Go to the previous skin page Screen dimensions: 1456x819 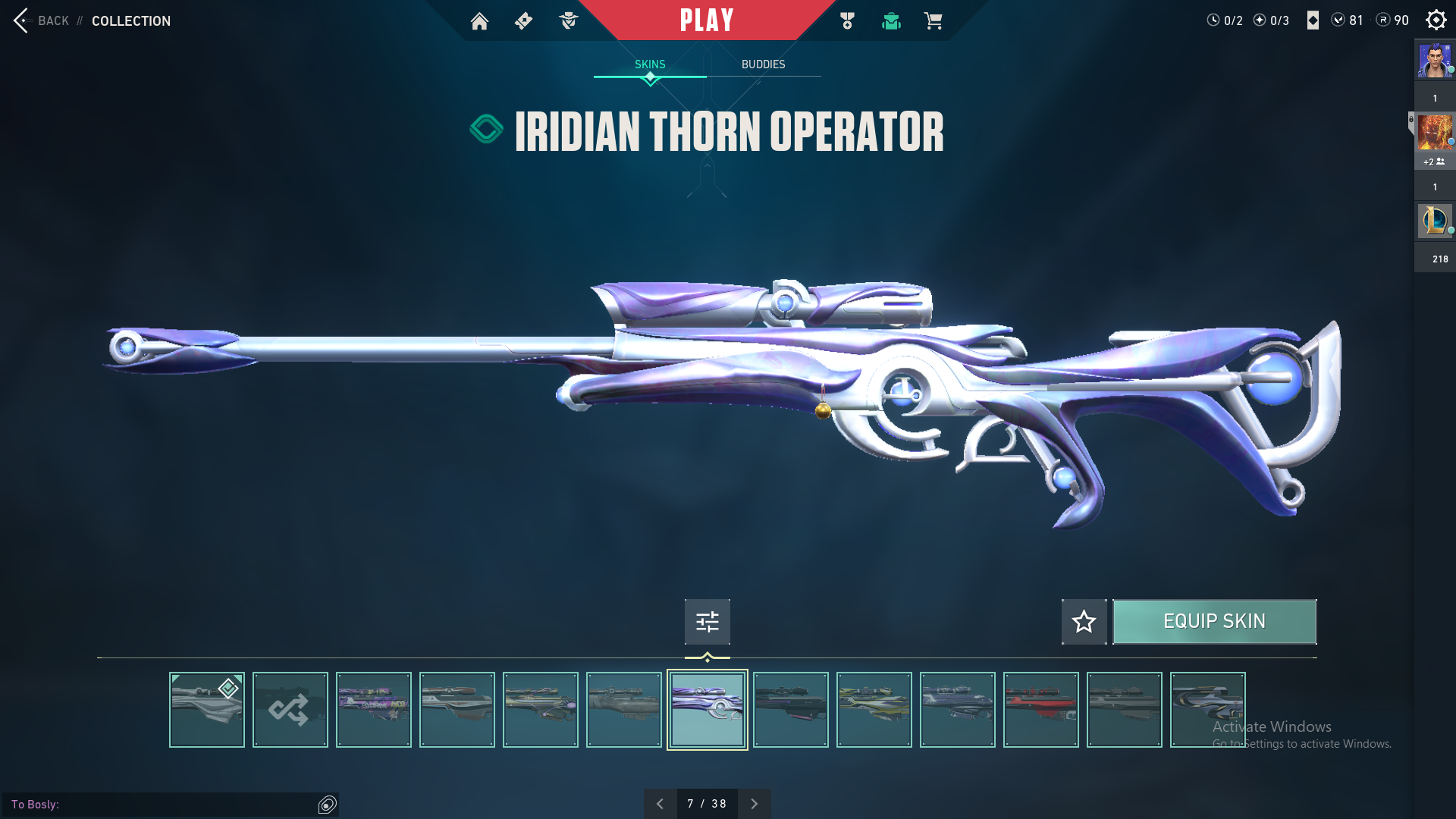pos(660,804)
